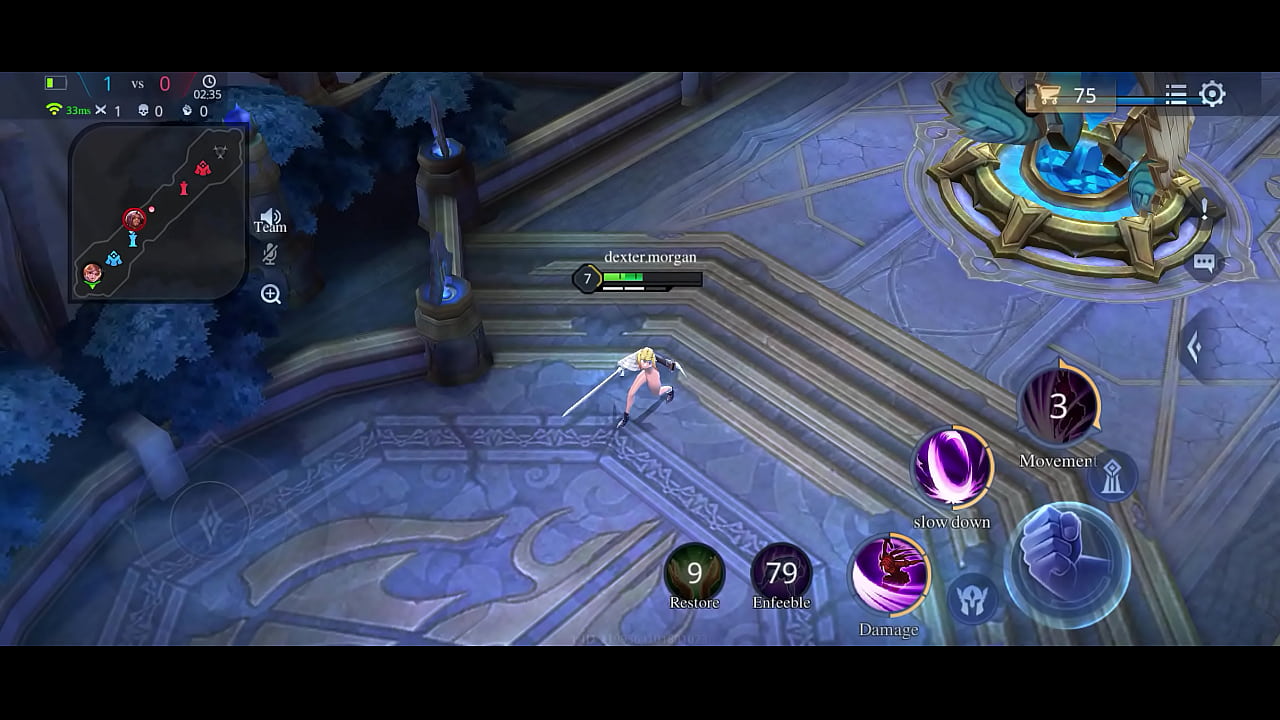
Task: Use the slow down skill
Action: coord(952,468)
